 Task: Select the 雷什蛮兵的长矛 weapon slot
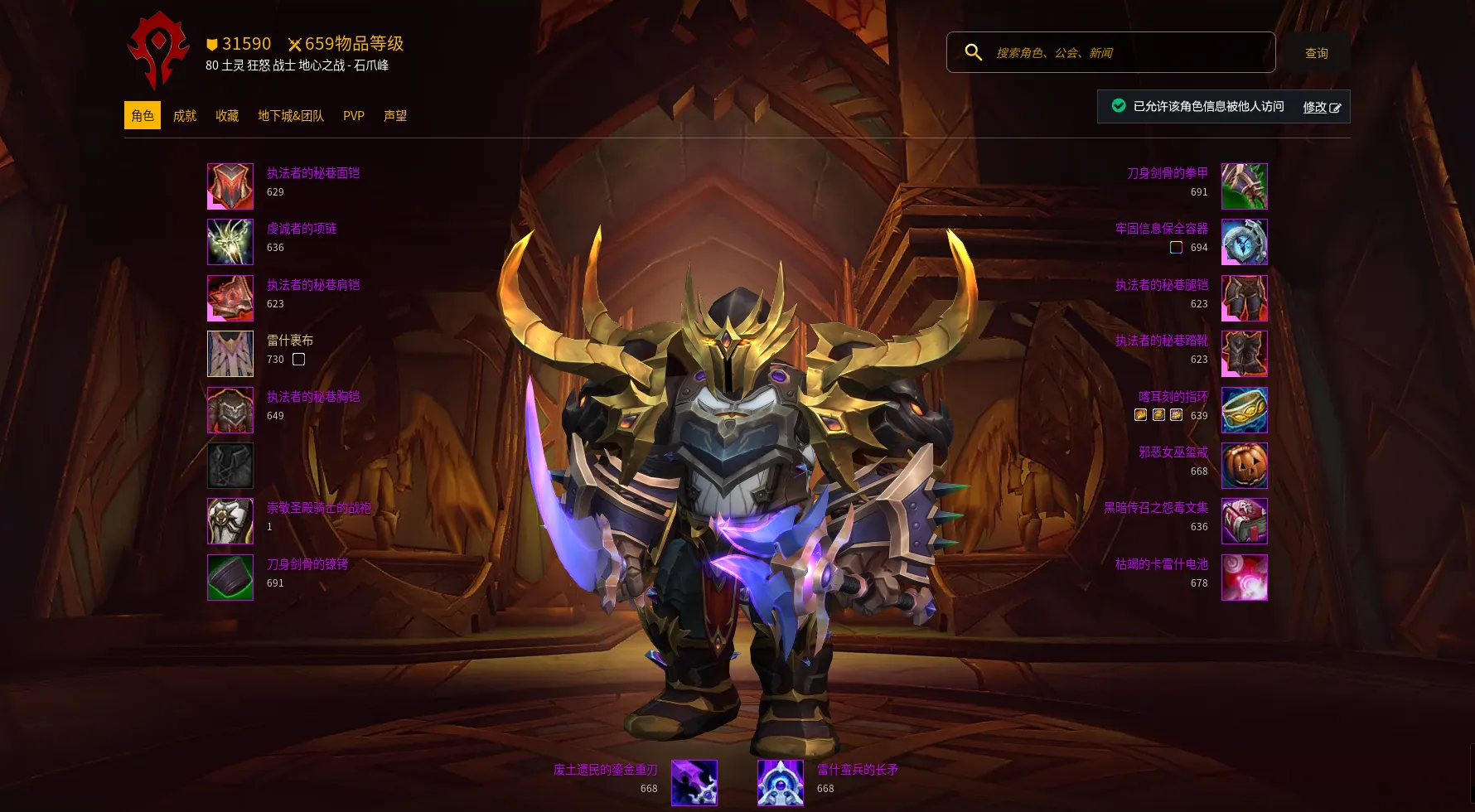(781, 783)
